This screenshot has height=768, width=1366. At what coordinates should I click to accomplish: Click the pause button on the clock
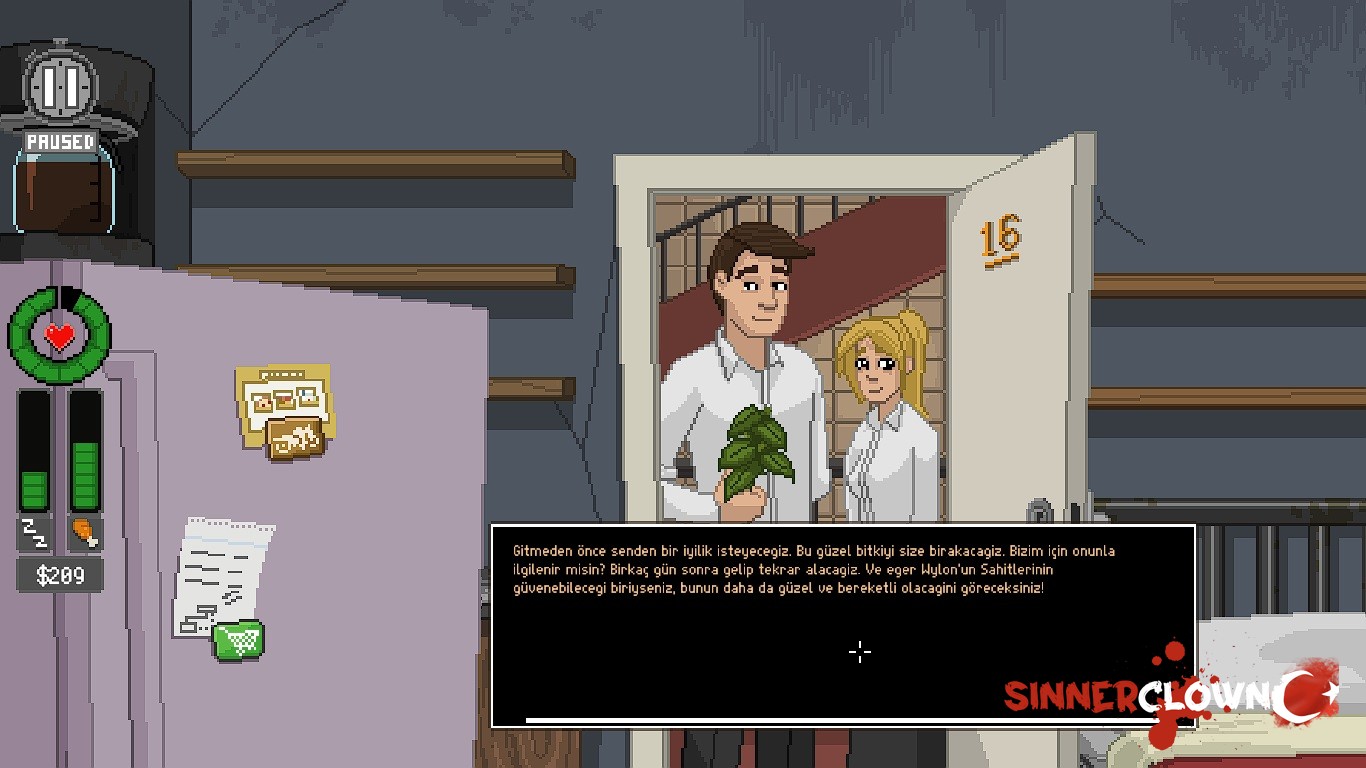tap(60, 88)
